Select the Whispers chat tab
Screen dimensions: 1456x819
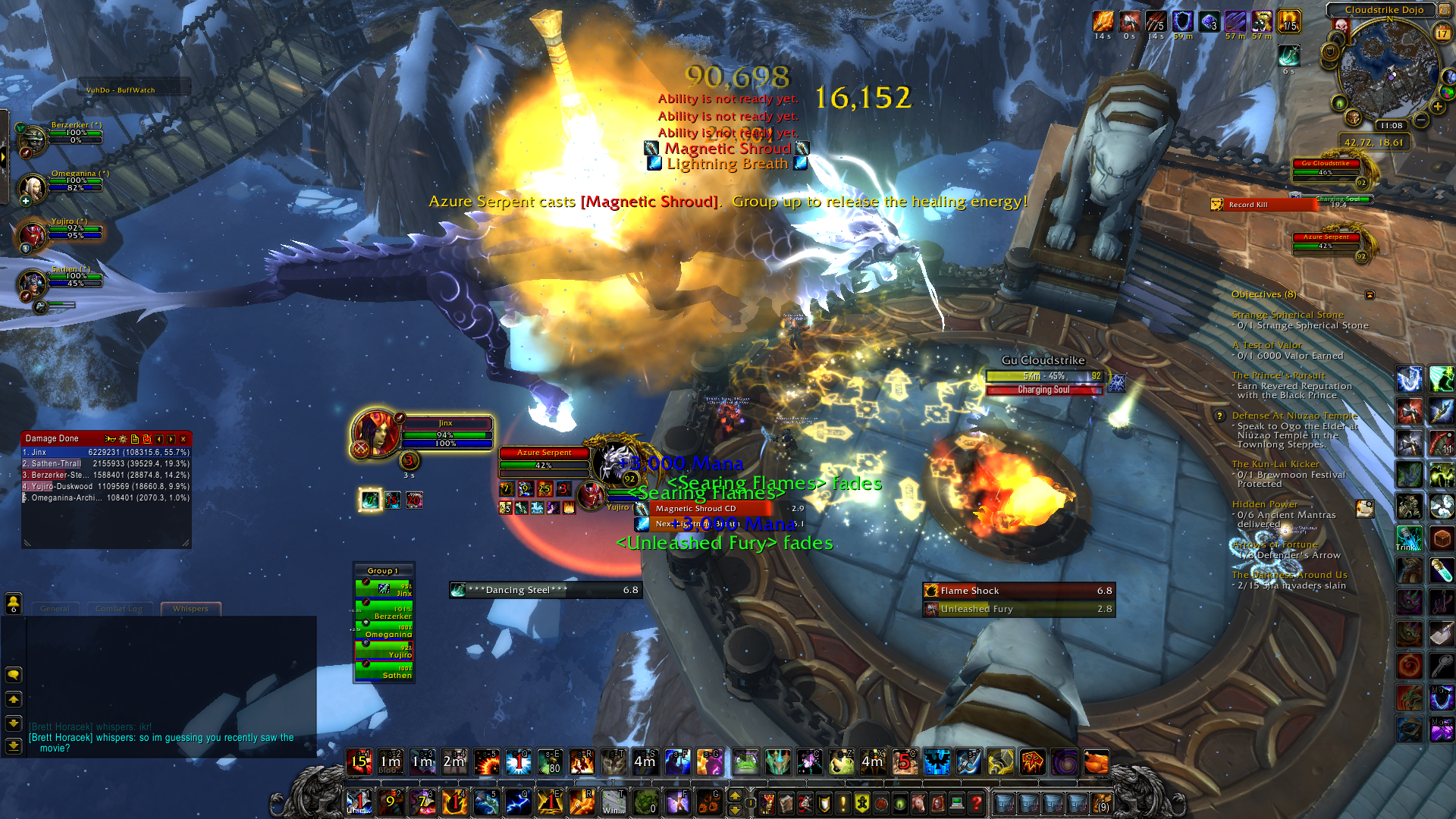(190, 609)
